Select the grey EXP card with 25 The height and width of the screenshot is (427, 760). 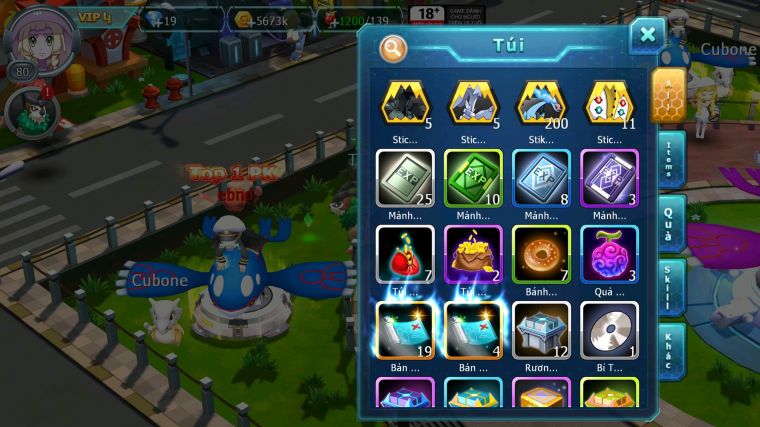(x=405, y=177)
